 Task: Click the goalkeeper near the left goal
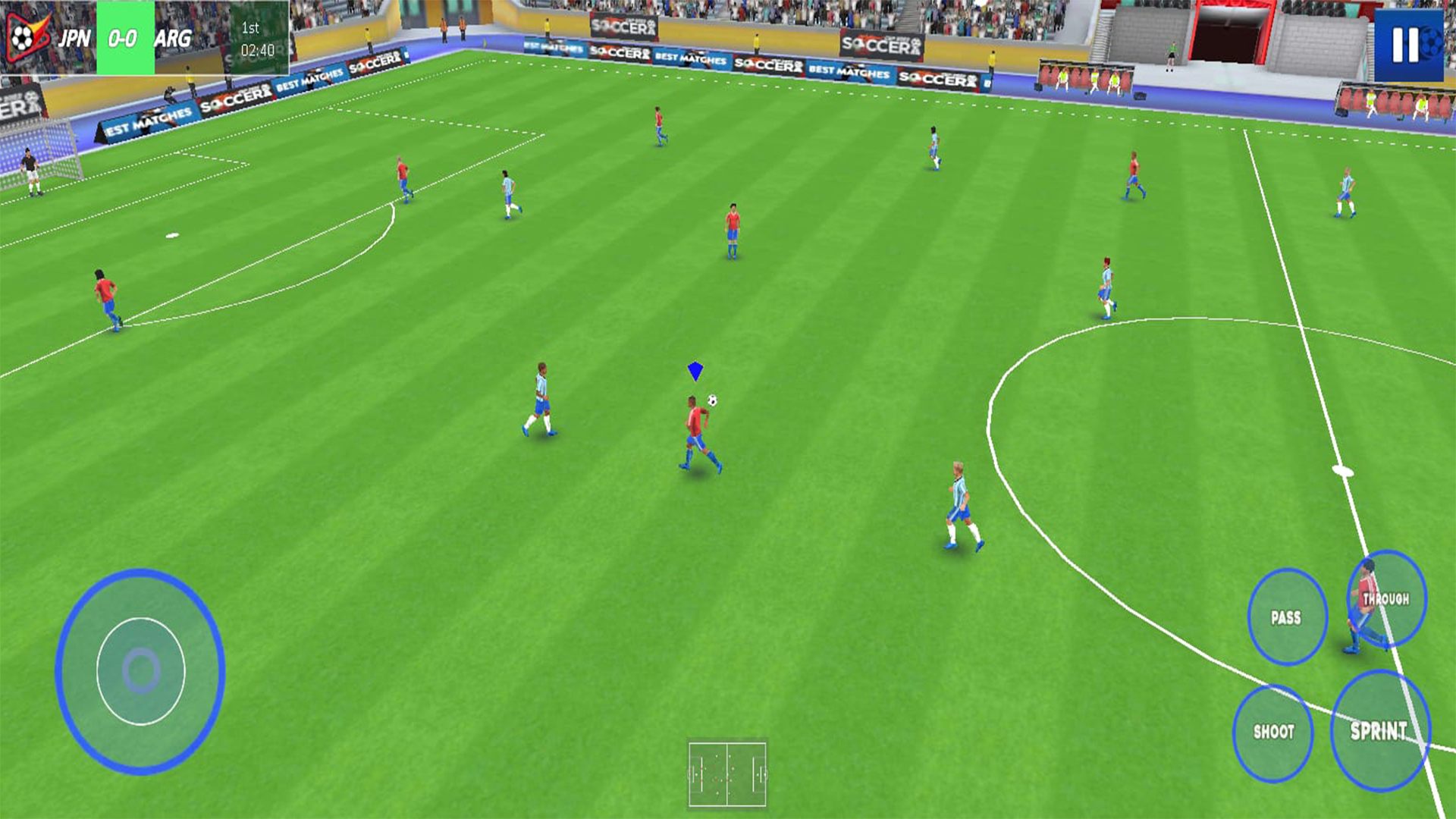(x=29, y=171)
